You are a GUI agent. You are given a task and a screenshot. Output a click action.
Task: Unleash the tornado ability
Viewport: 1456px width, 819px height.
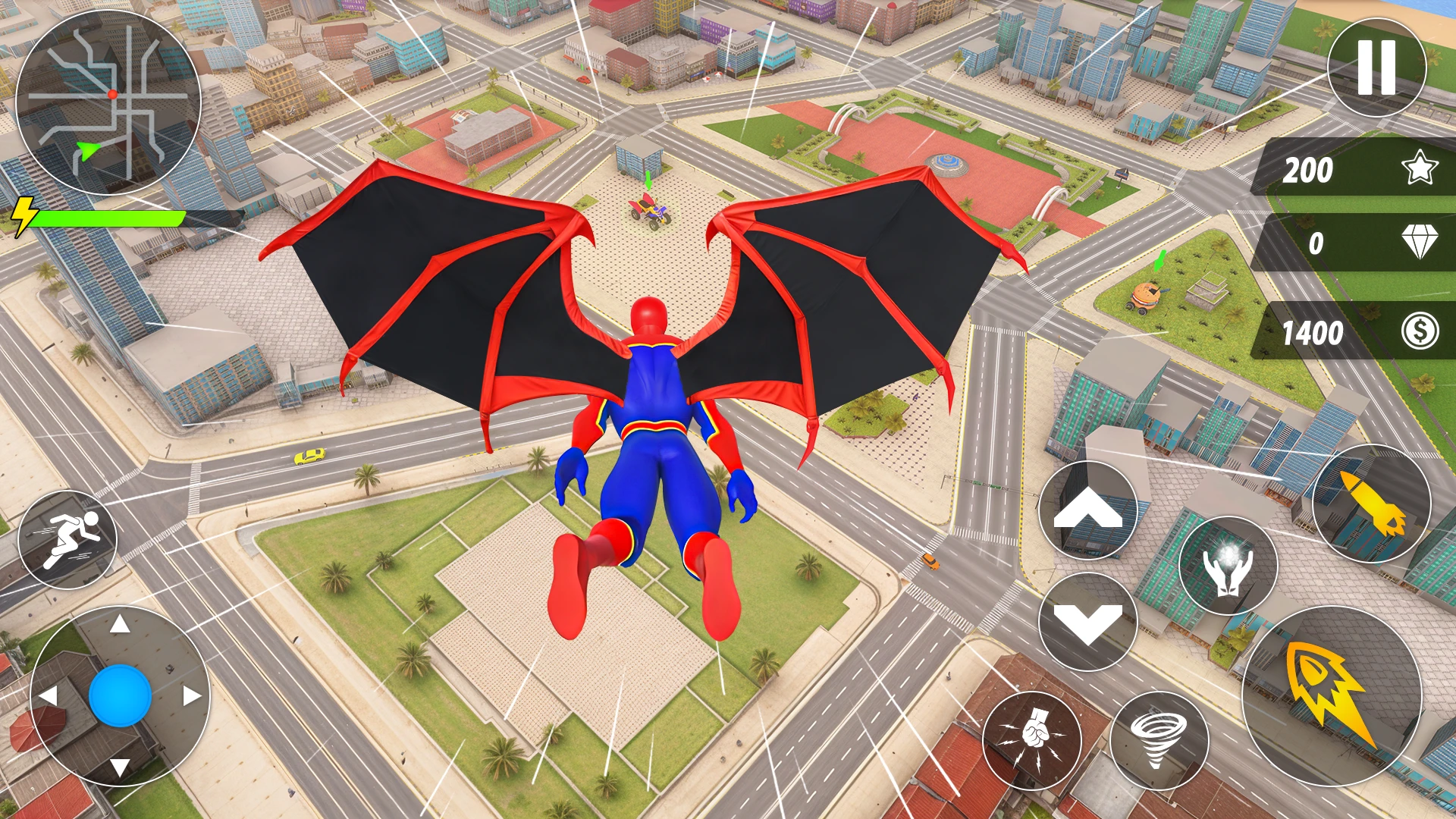pos(1159,740)
